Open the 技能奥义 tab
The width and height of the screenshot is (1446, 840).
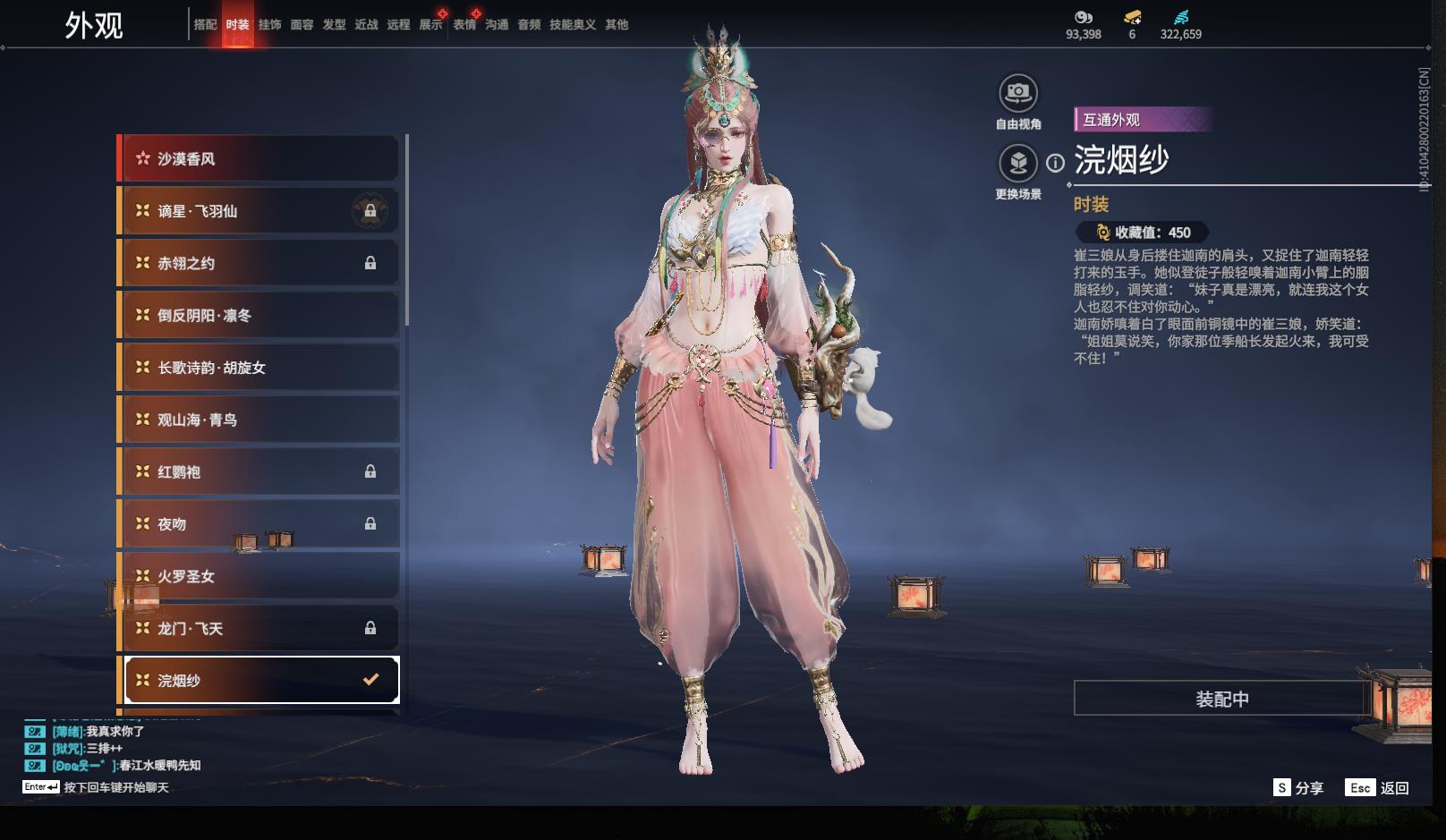coord(572,24)
